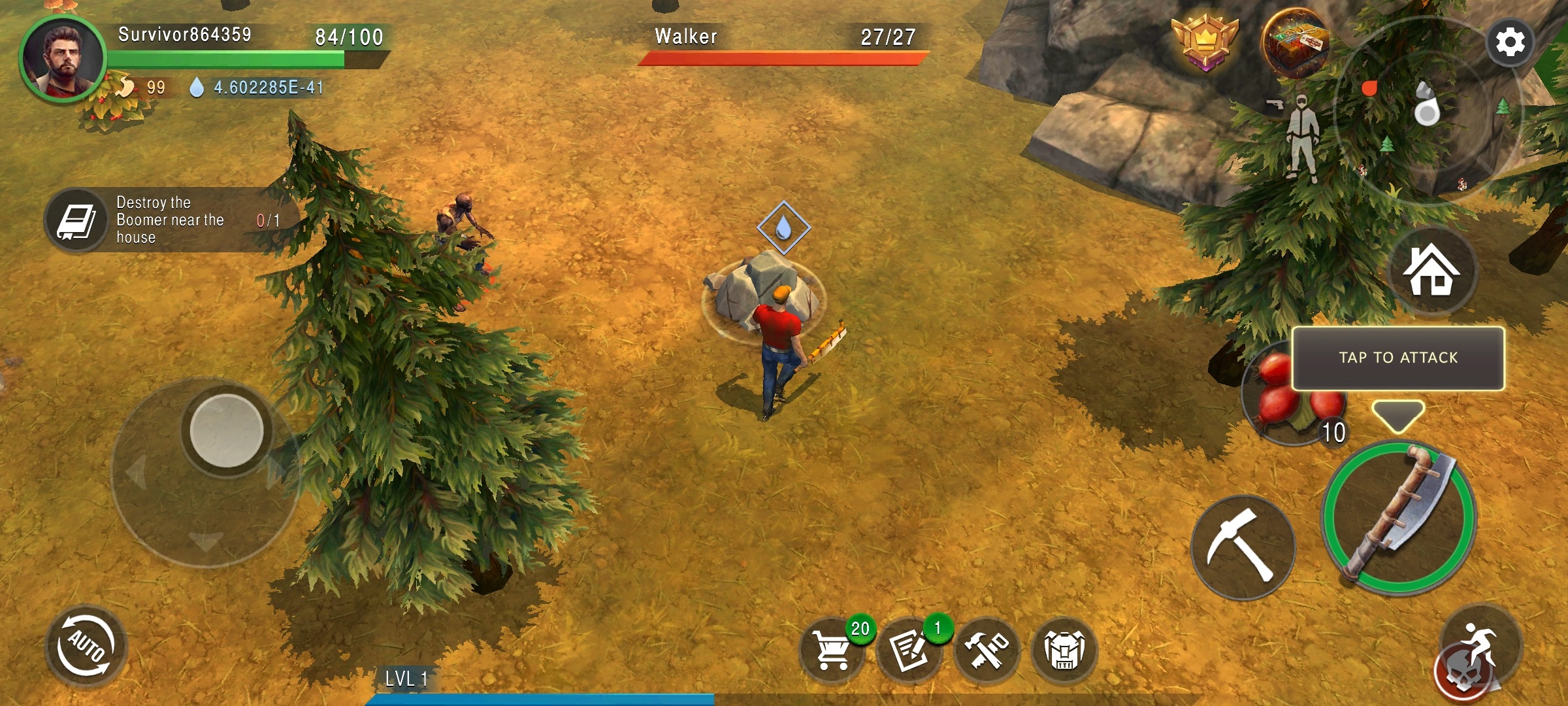
Task: Open the task list notes icon
Action: pyautogui.click(x=908, y=650)
